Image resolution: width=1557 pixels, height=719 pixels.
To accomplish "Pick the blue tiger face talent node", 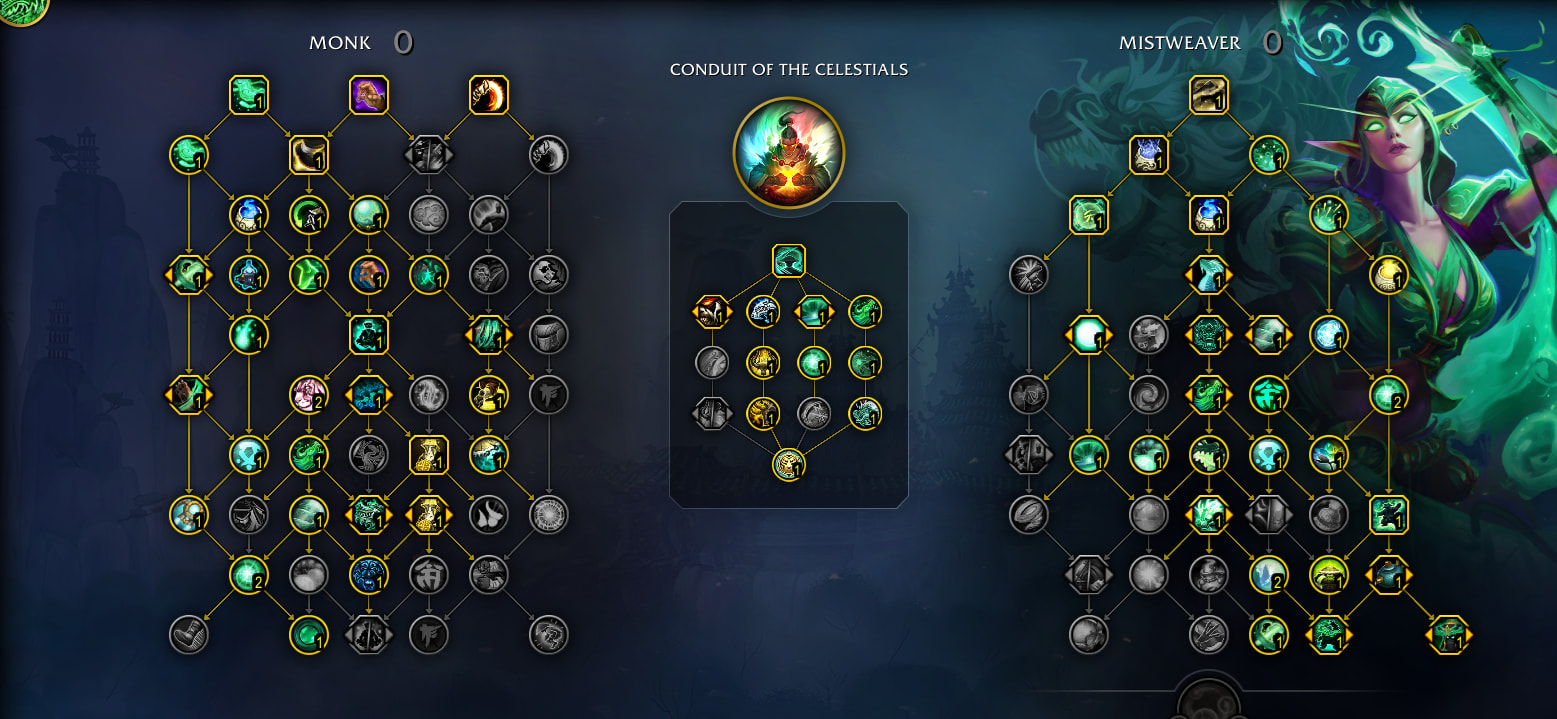I will (x=368, y=575).
